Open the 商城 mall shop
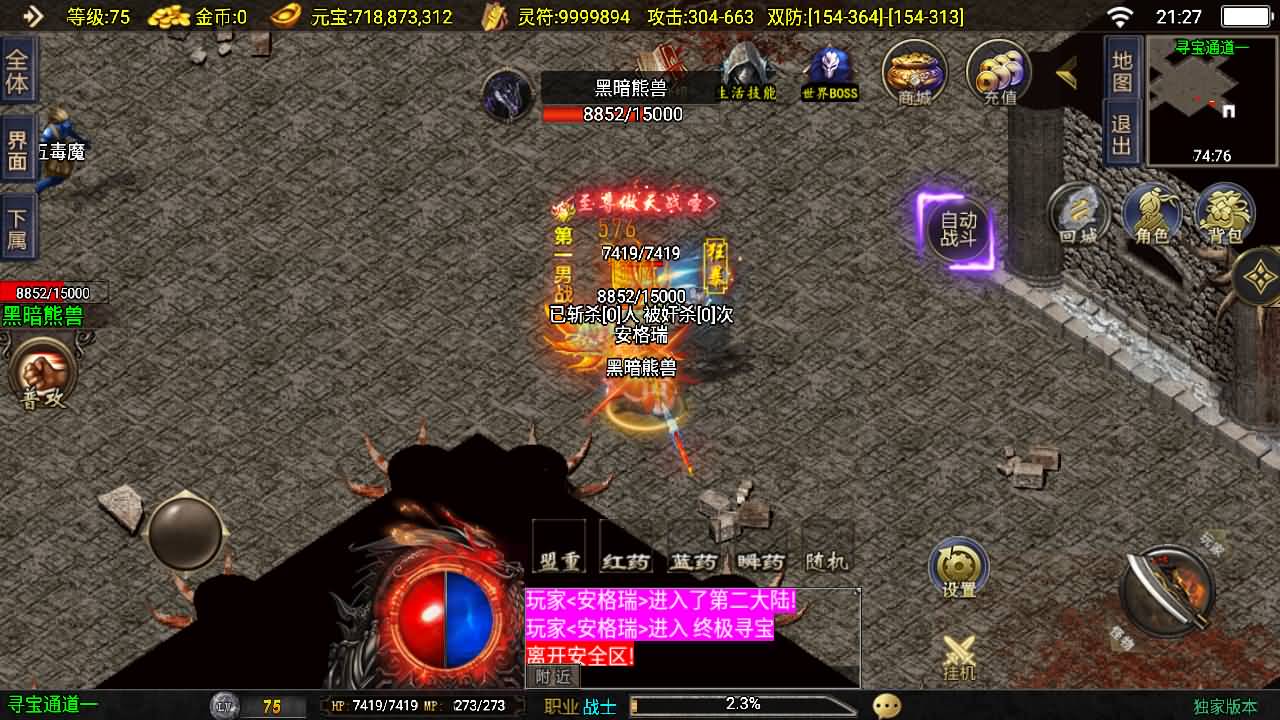Viewport: 1280px width, 720px height. pyautogui.click(x=913, y=70)
